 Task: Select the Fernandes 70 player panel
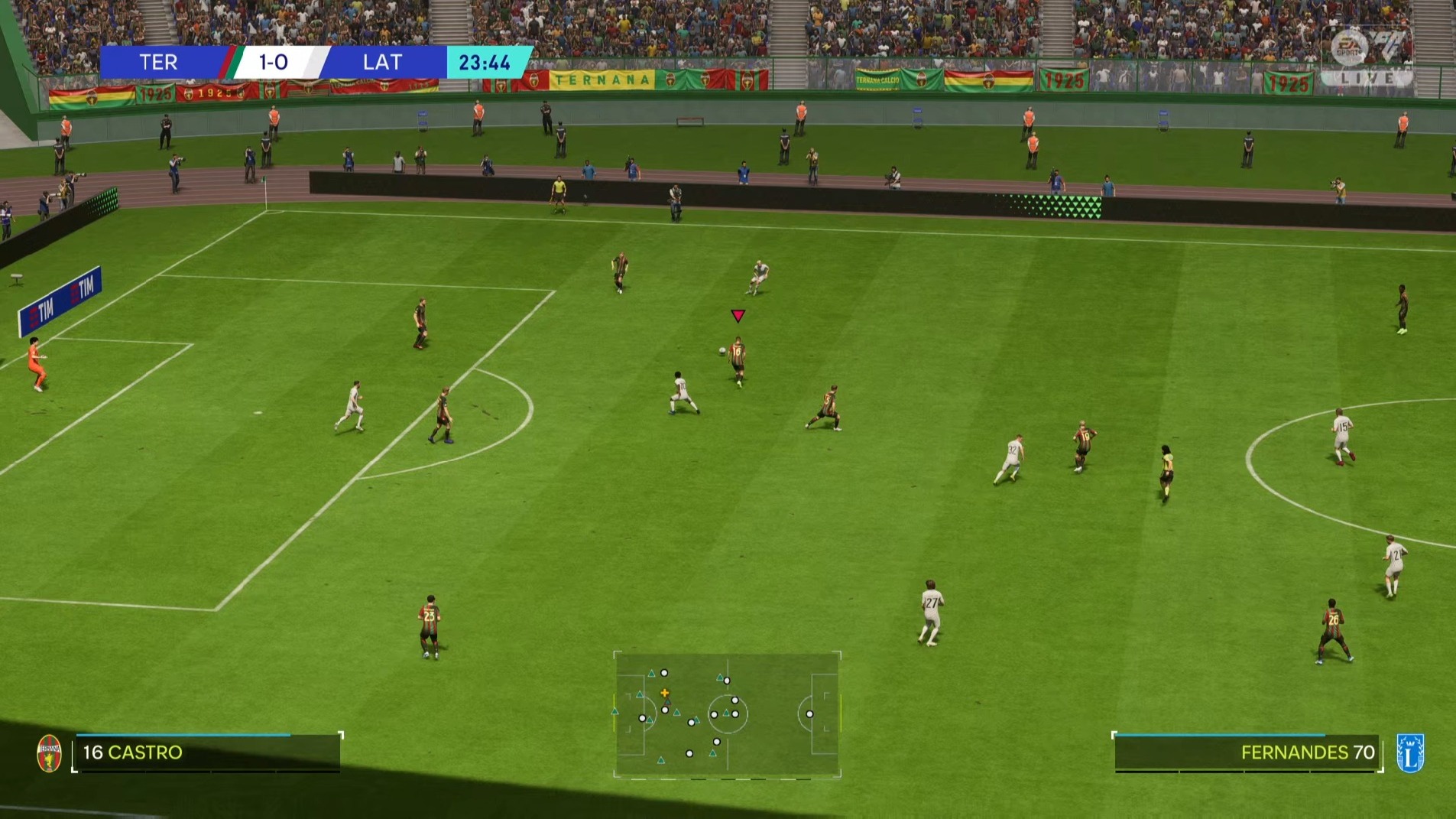coord(1247,753)
